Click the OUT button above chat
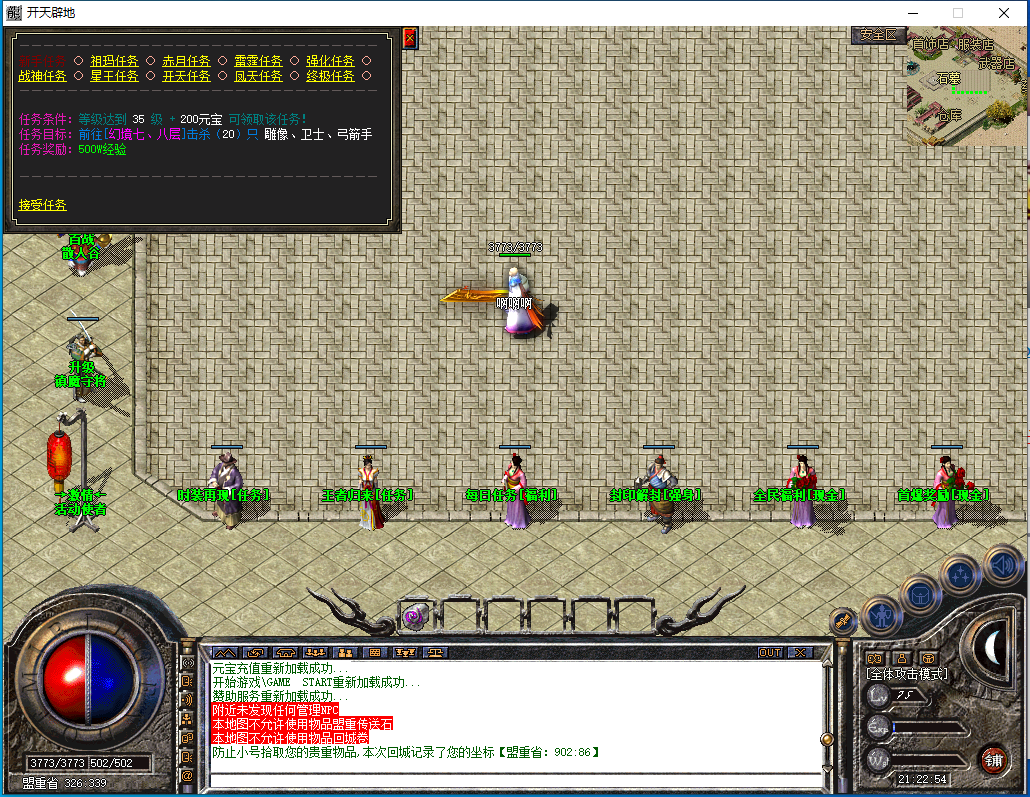The height and width of the screenshot is (797, 1030). [769, 652]
